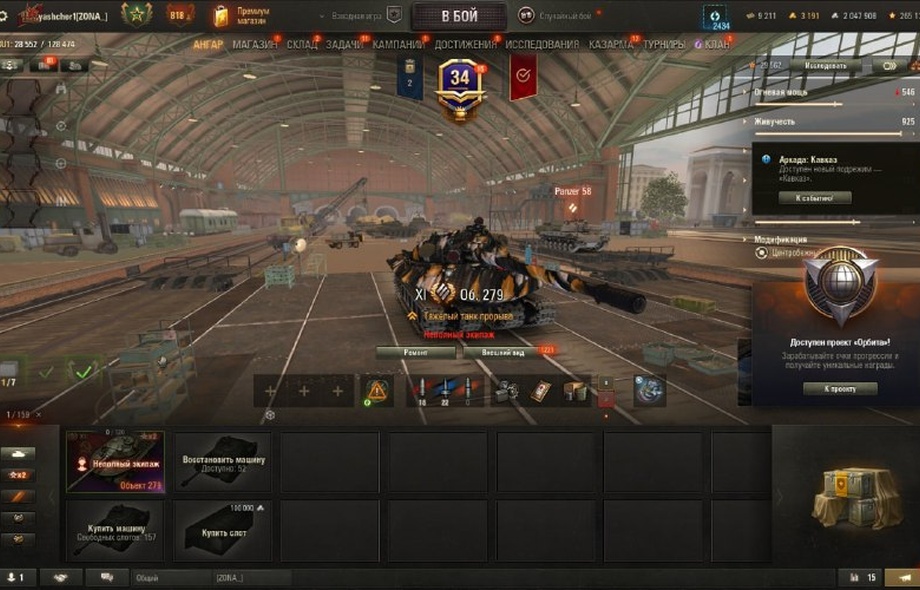Image resolution: width=920 pixels, height=590 pixels.
Task: Click the К событию! button
Action: (x=823, y=198)
